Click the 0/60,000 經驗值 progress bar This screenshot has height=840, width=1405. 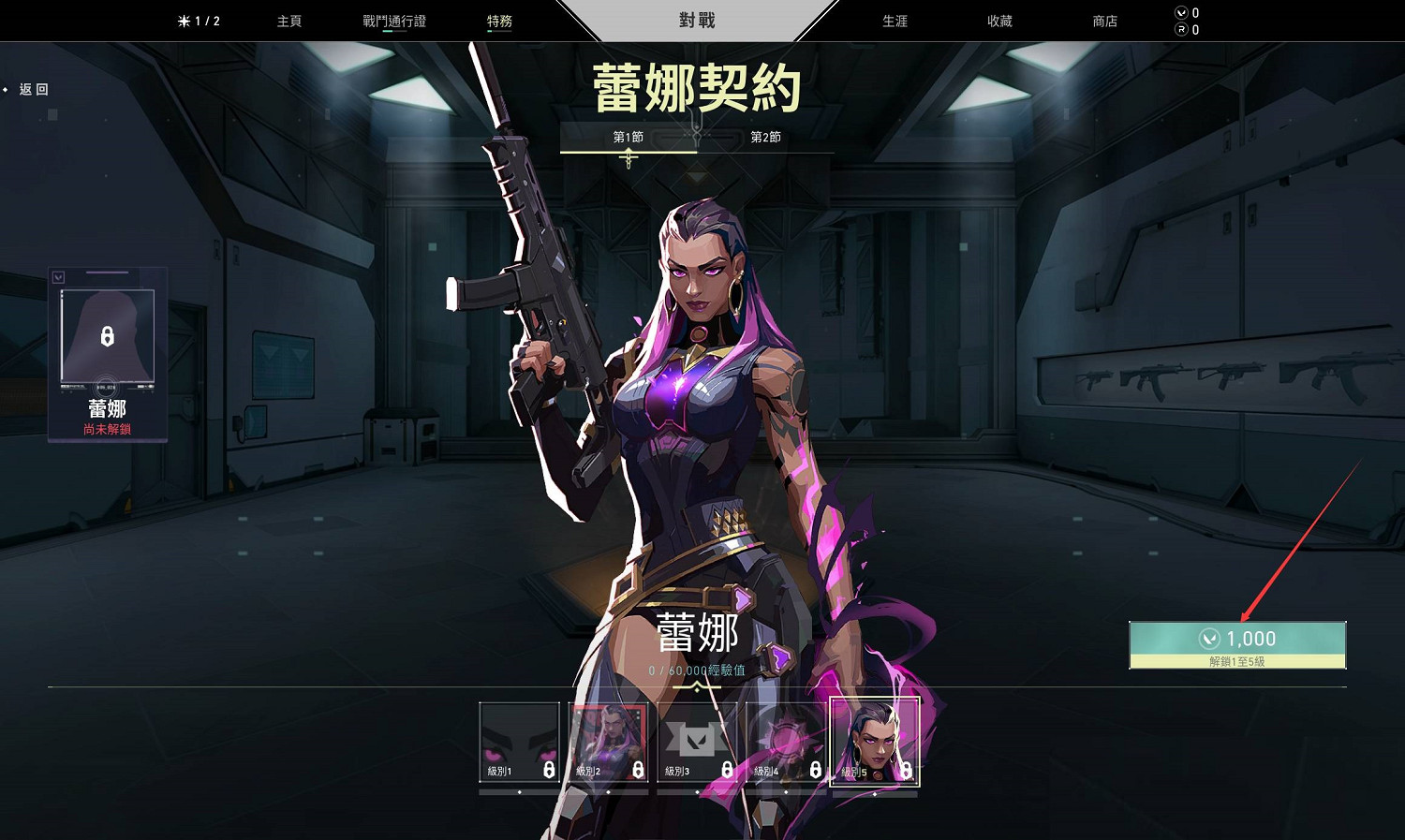[696, 671]
